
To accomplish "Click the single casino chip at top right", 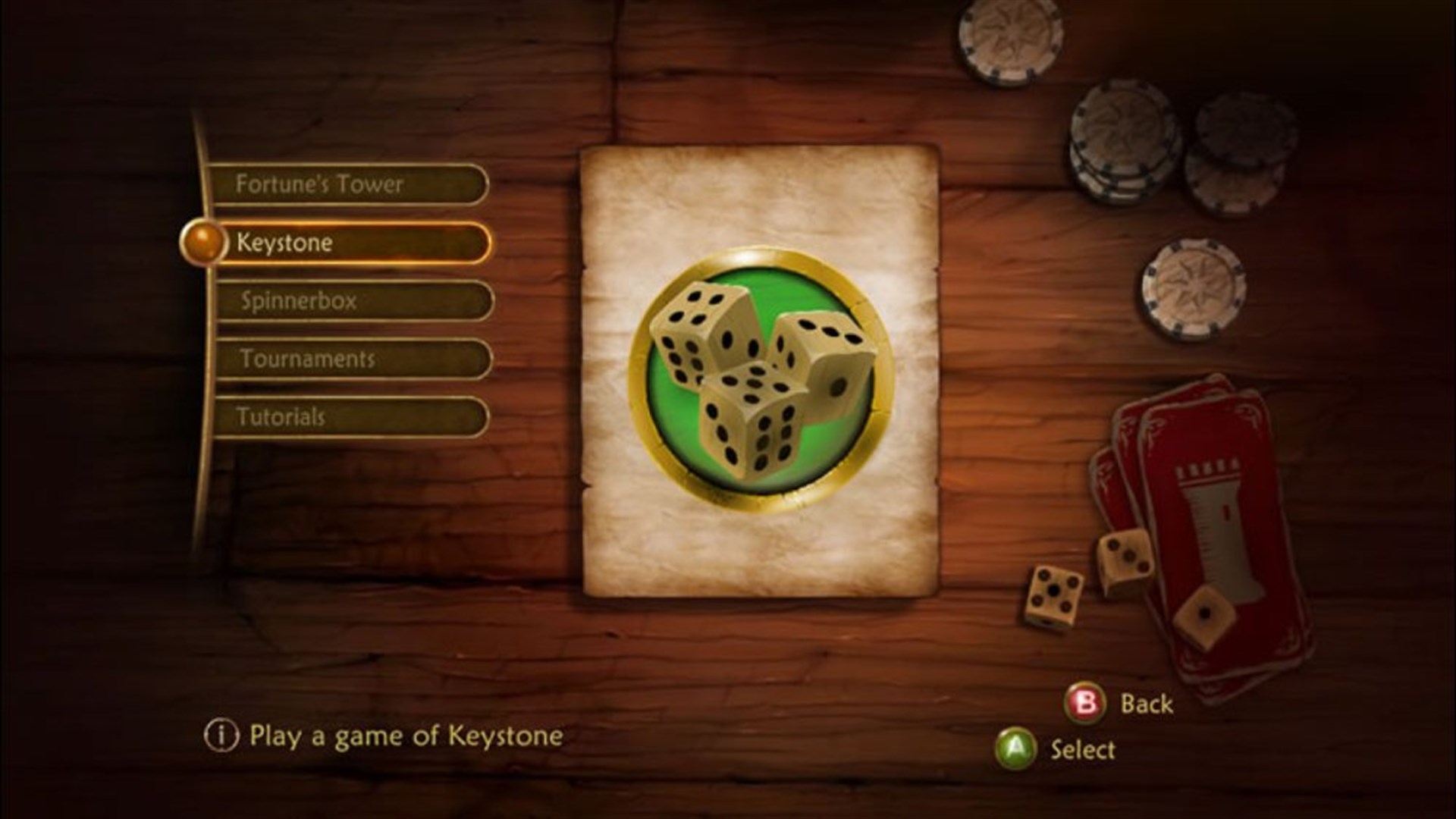I will pos(1009,38).
